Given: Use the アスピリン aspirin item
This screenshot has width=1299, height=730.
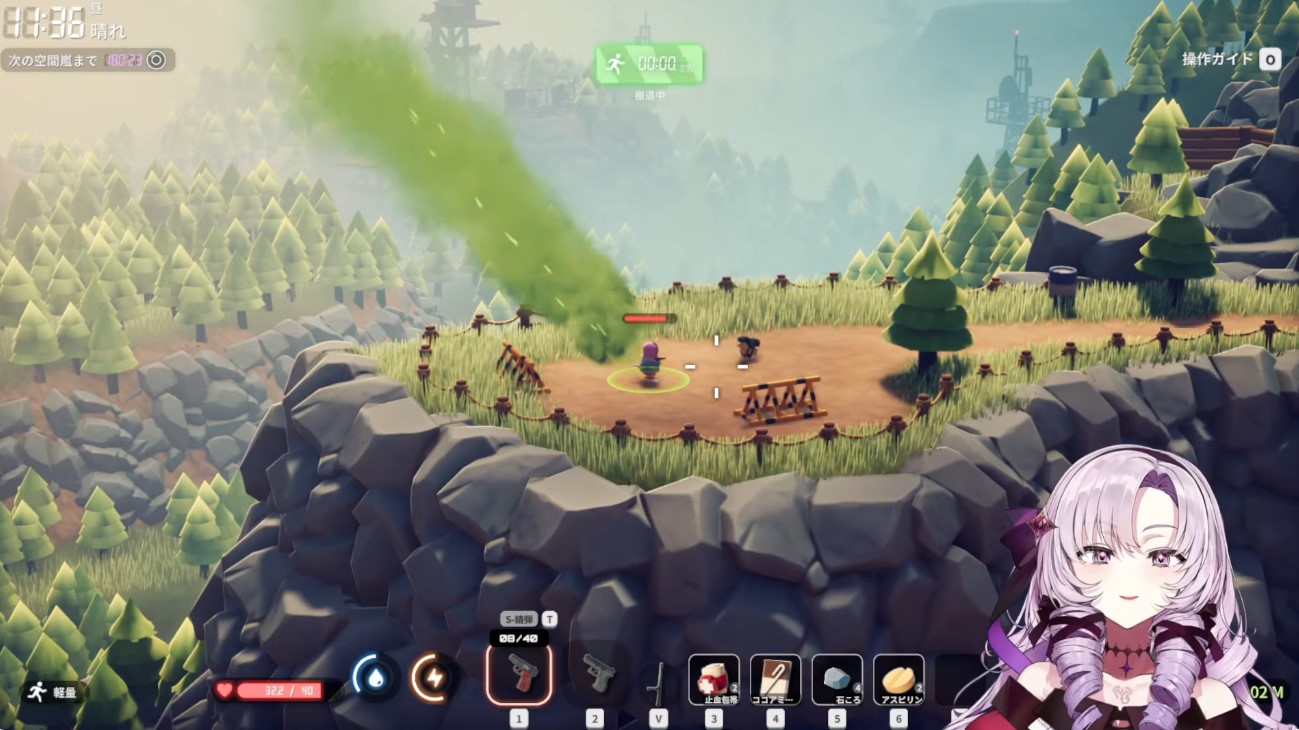Looking at the screenshot, I should click(898, 680).
